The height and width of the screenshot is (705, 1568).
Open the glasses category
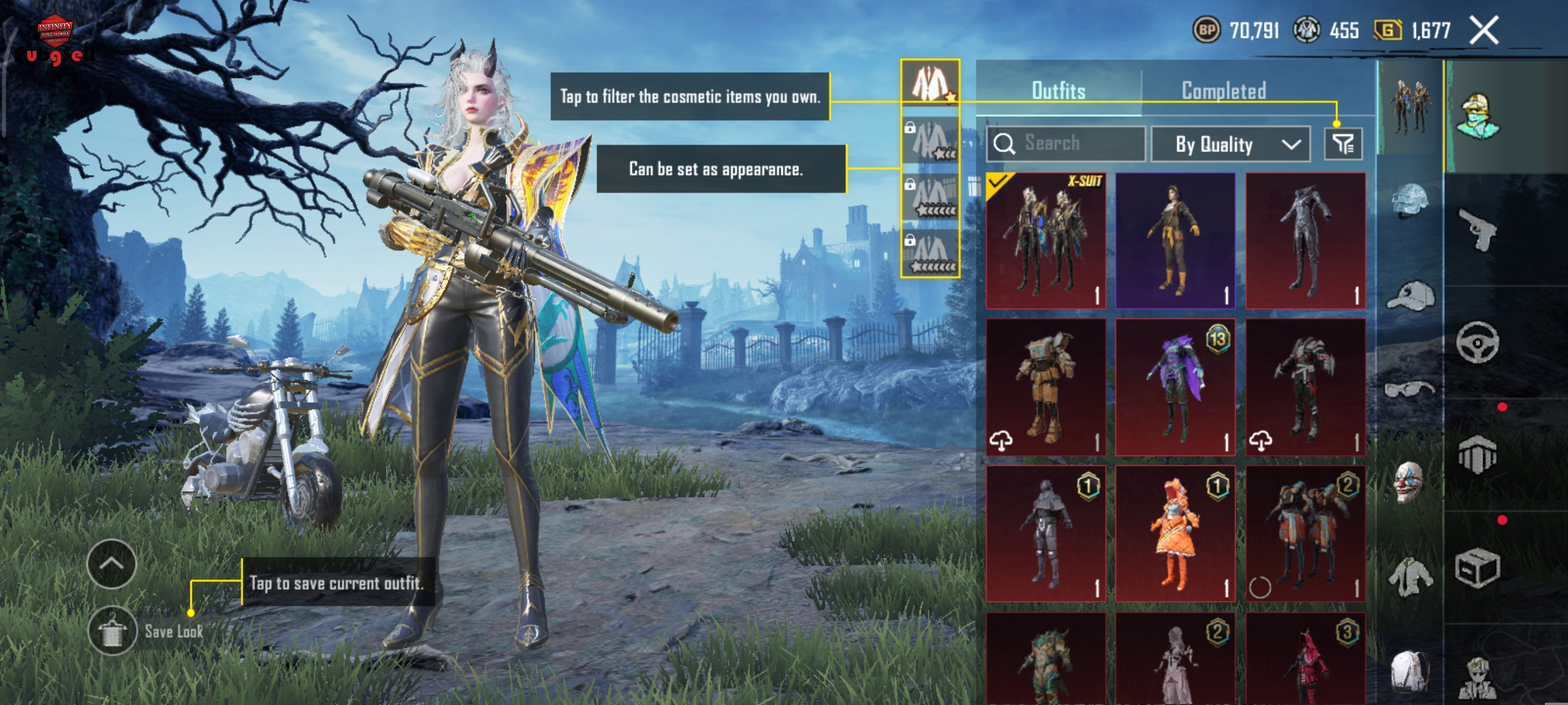1409,388
